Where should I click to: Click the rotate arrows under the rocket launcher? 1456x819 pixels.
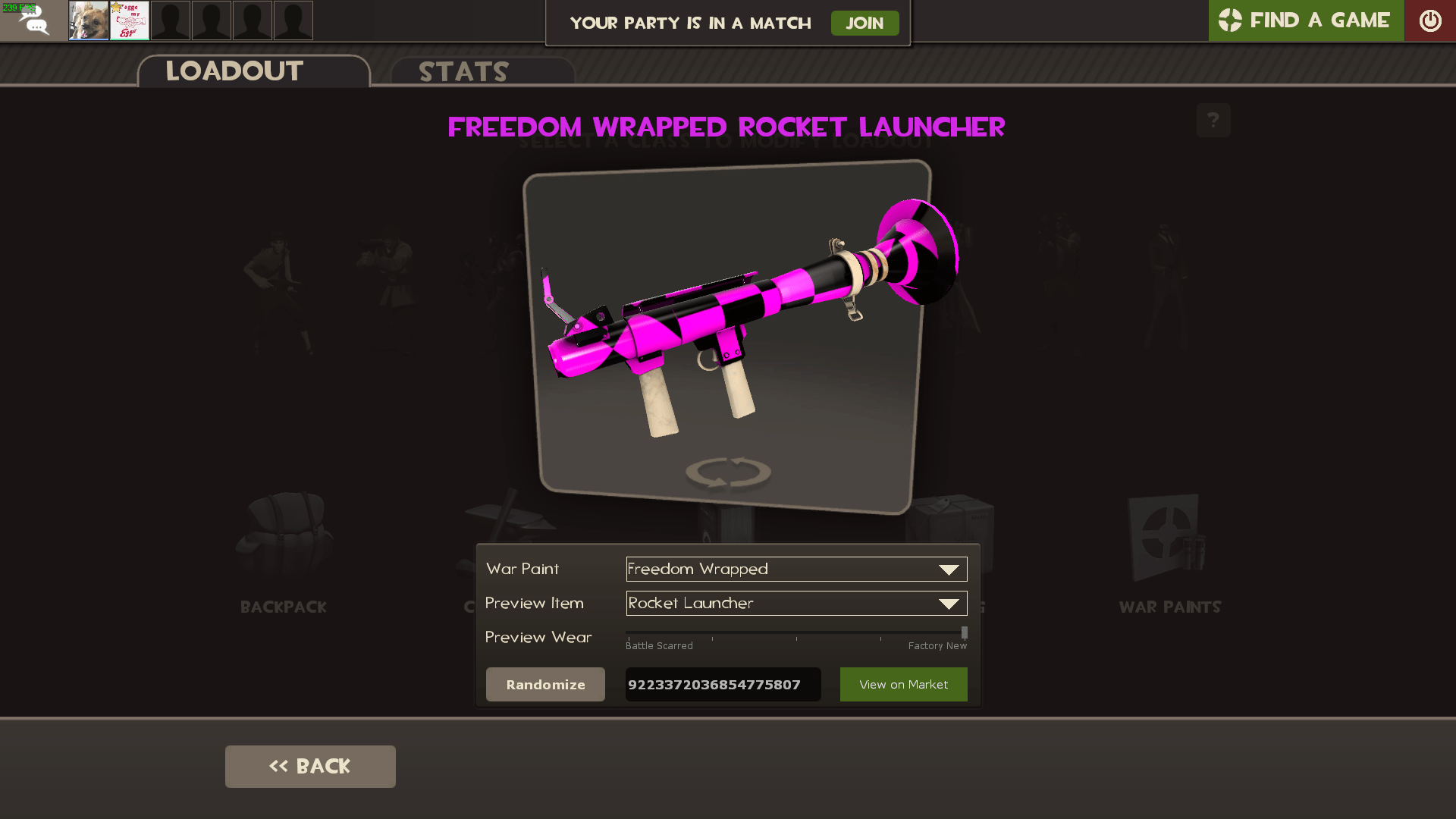point(726,472)
